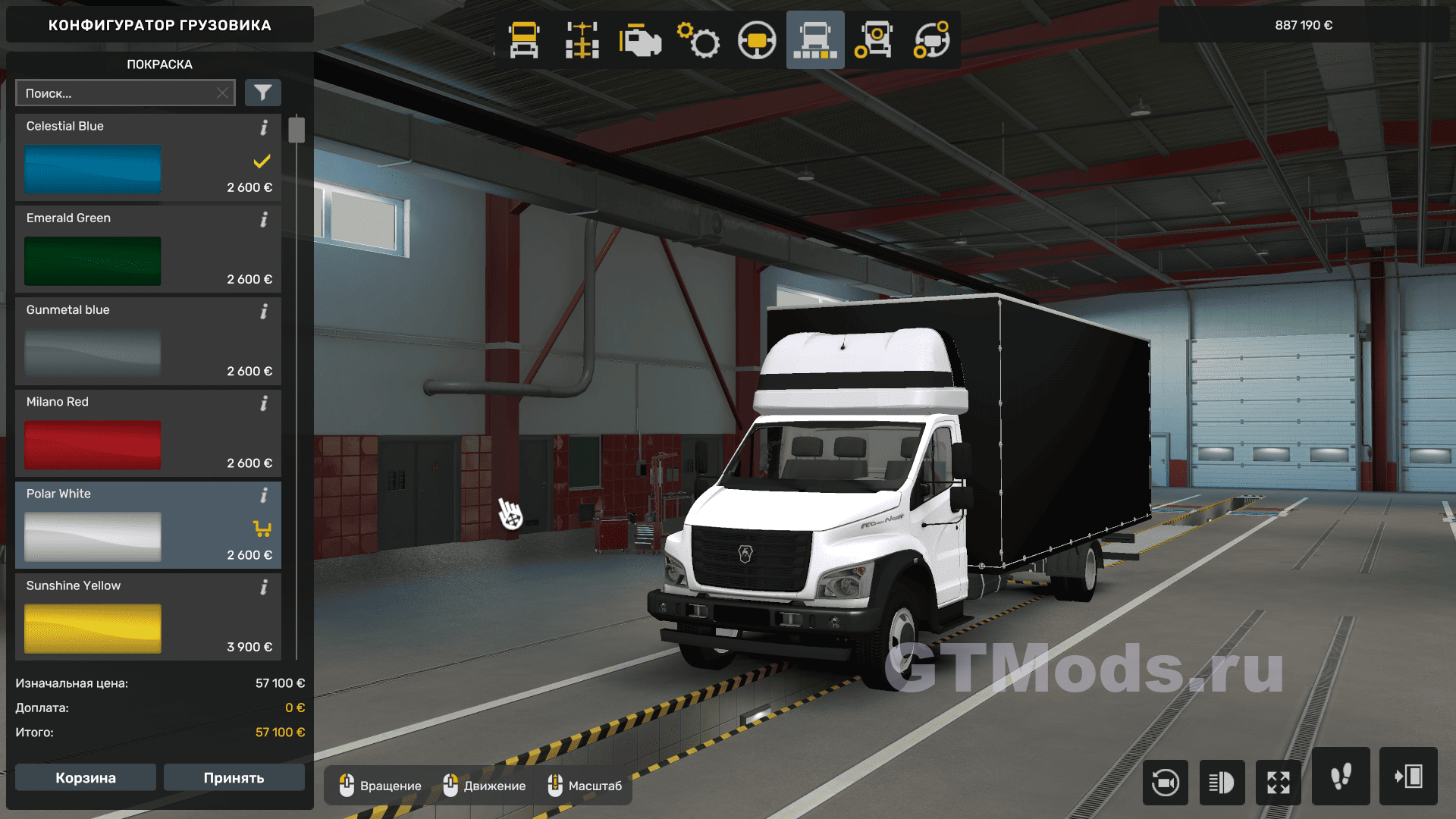Image resolution: width=1456 pixels, height=819 pixels.
Task: Switch to the truck cabin tab
Action: click(x=524, y=40)
